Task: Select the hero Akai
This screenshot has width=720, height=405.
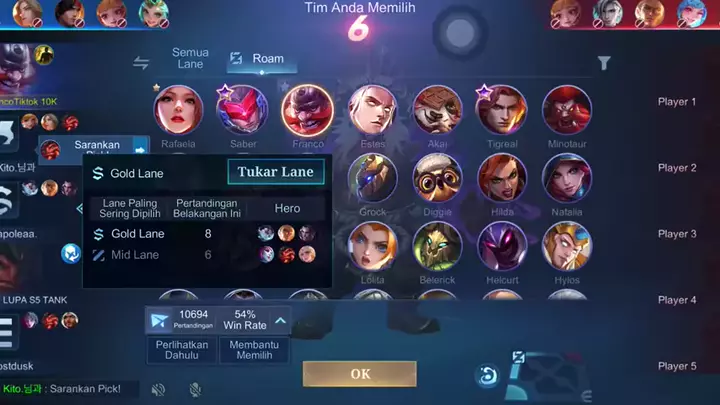Action: (x=437, y=110)
